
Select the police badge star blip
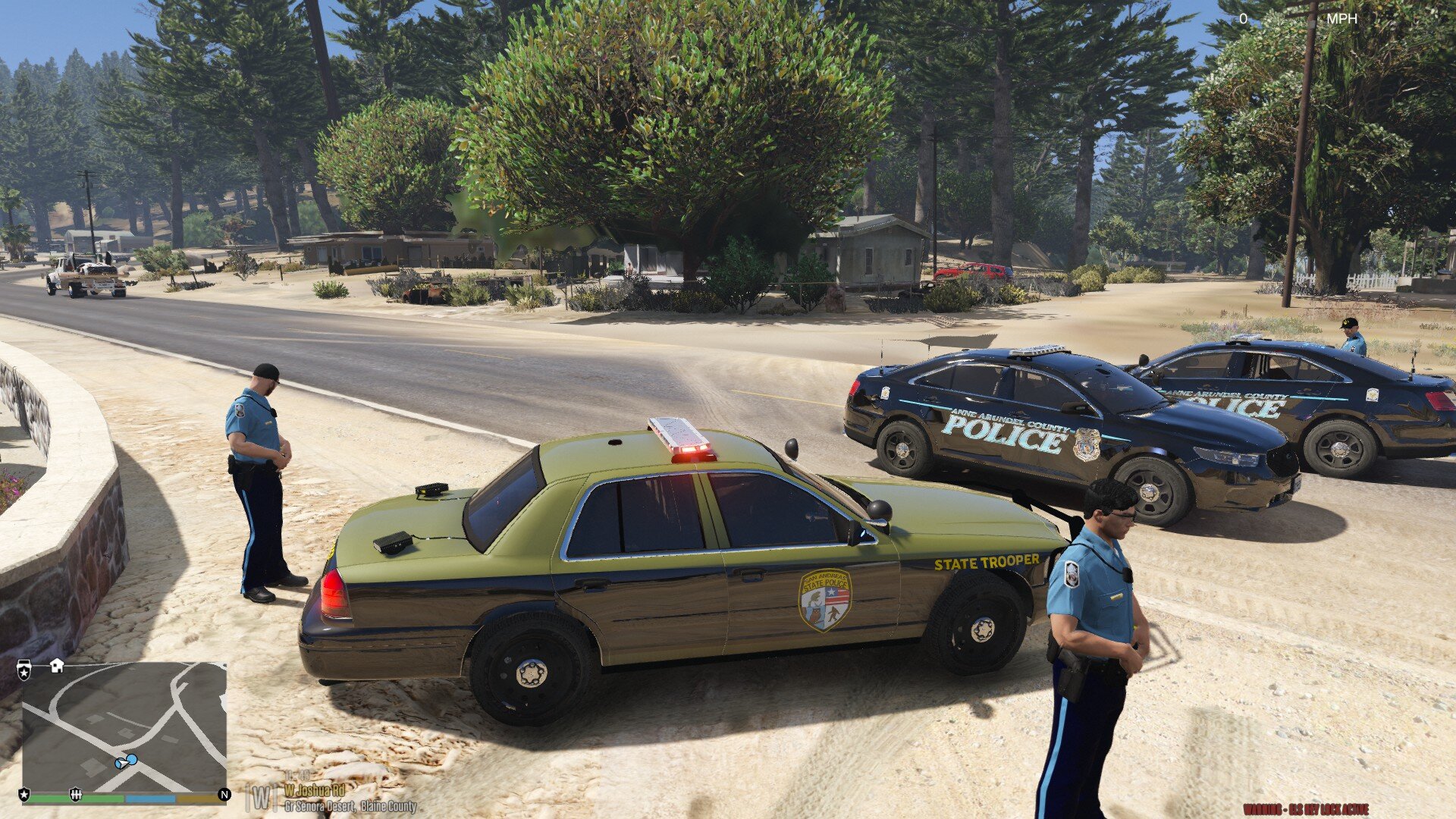(24, 794)
